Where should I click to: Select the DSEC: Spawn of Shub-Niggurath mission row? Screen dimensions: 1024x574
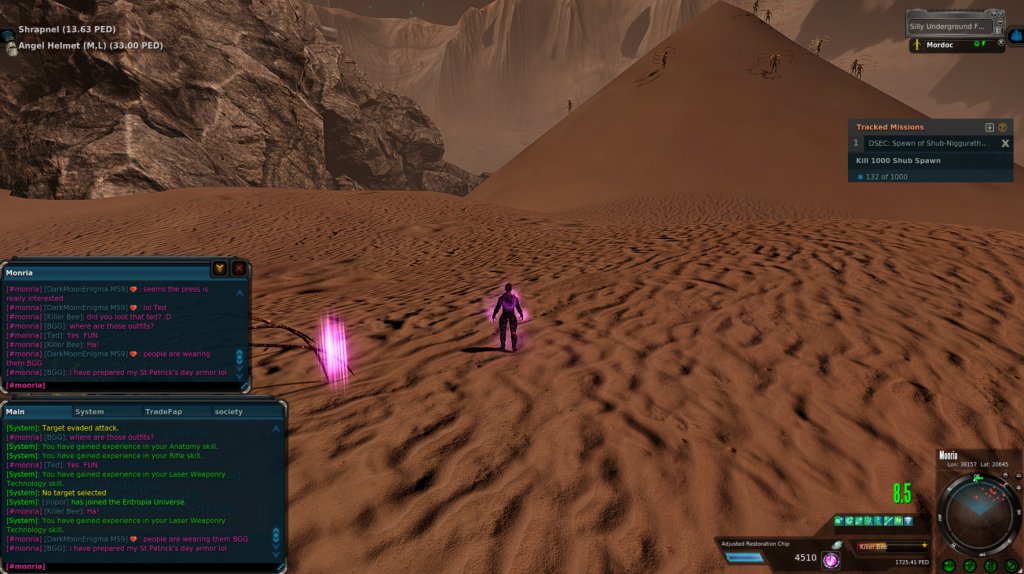point(927,143)
